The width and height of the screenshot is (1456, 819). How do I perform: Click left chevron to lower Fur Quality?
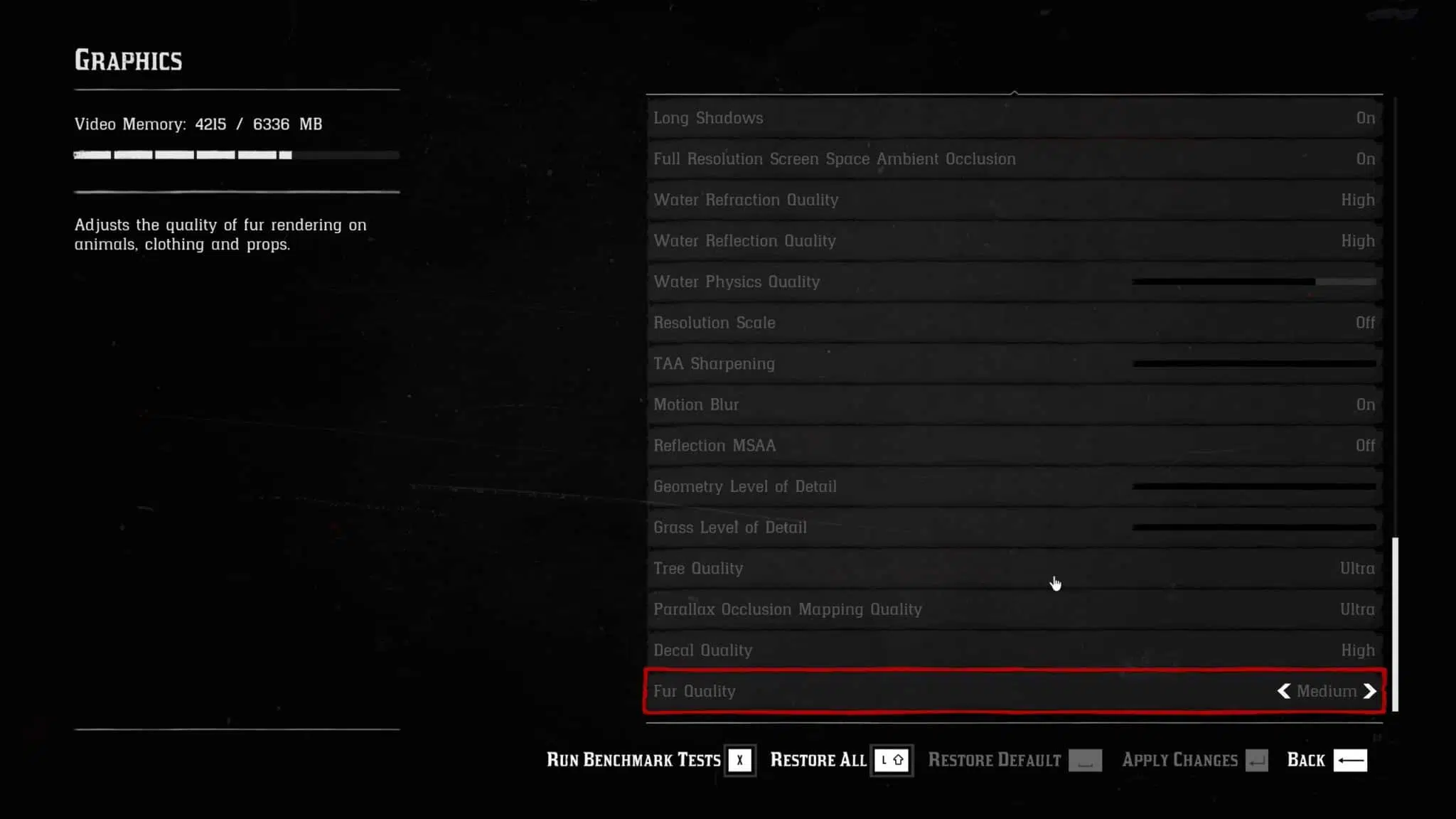pos(1283,691)
